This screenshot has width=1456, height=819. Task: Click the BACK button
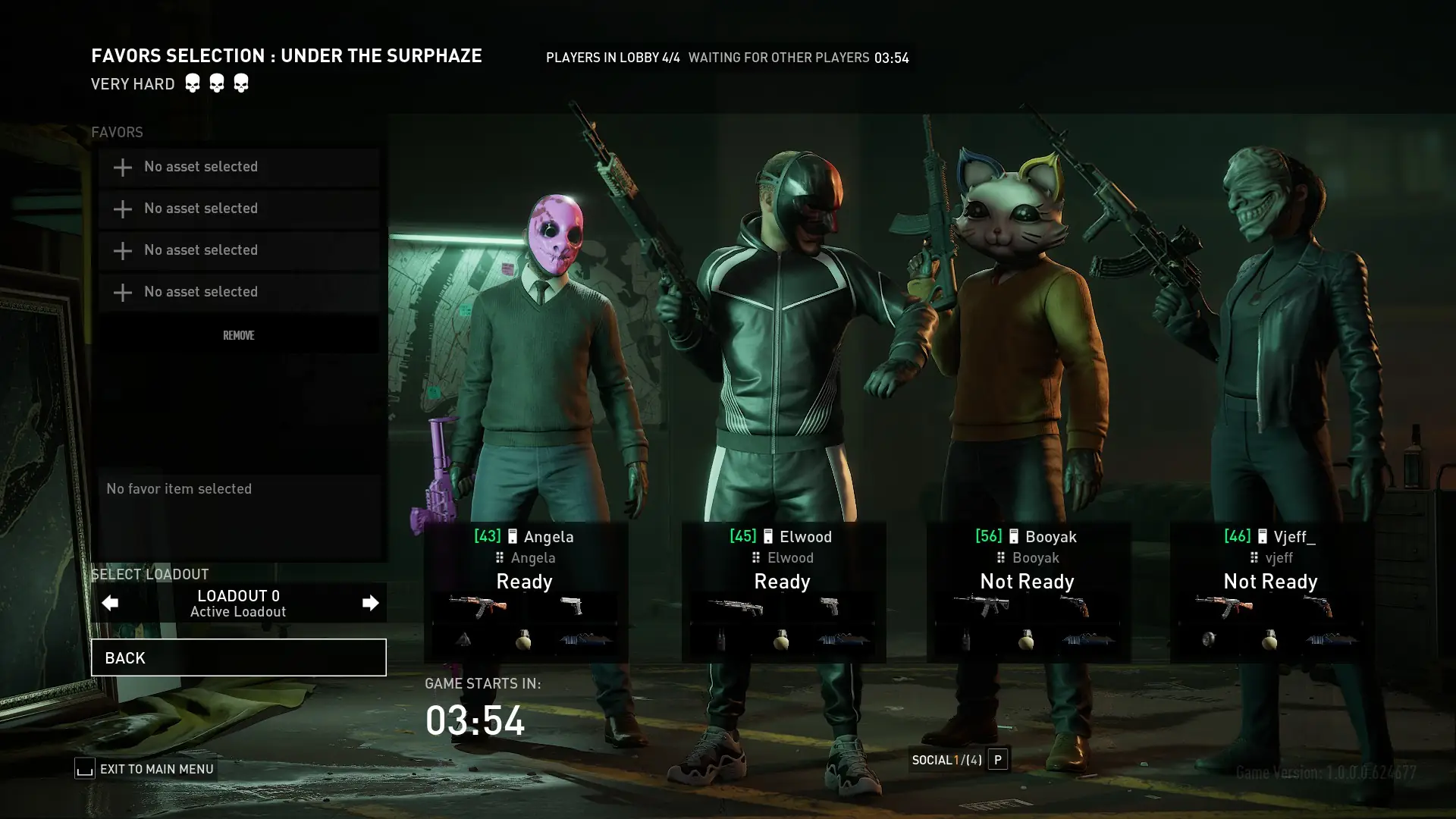(x=238, y=657)
